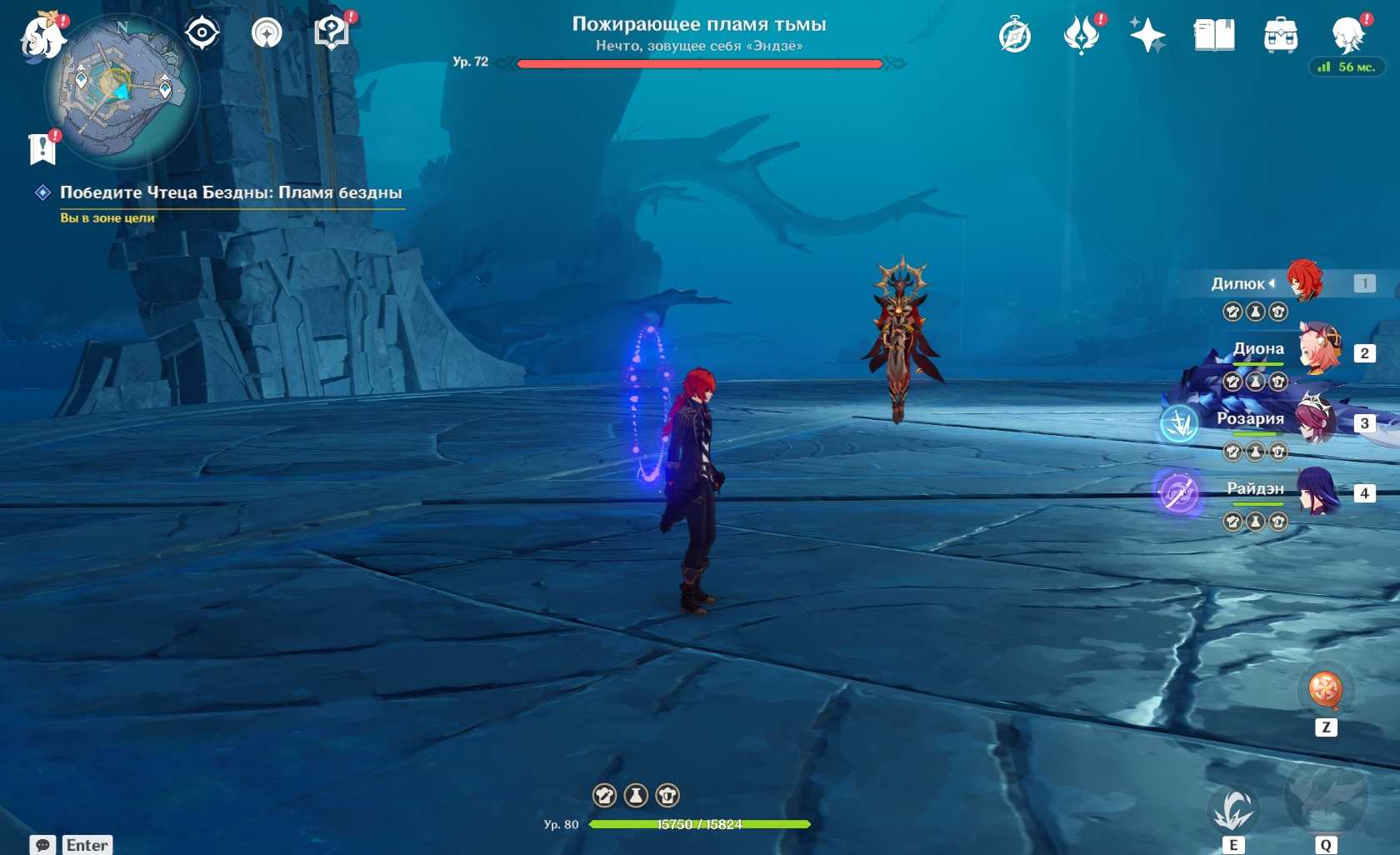The height and width of the screenshot is (855, 1400).
Task: Open the Wish star icon
Action: point(1147,36)
